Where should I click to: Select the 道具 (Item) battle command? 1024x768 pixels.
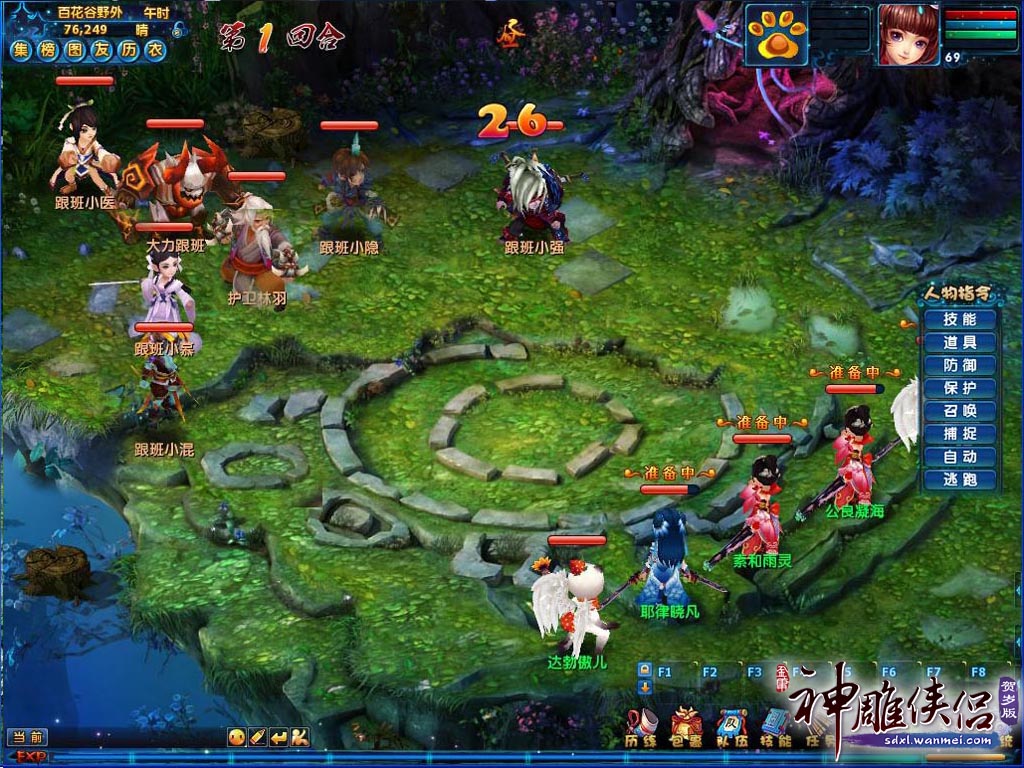[957, 343]
